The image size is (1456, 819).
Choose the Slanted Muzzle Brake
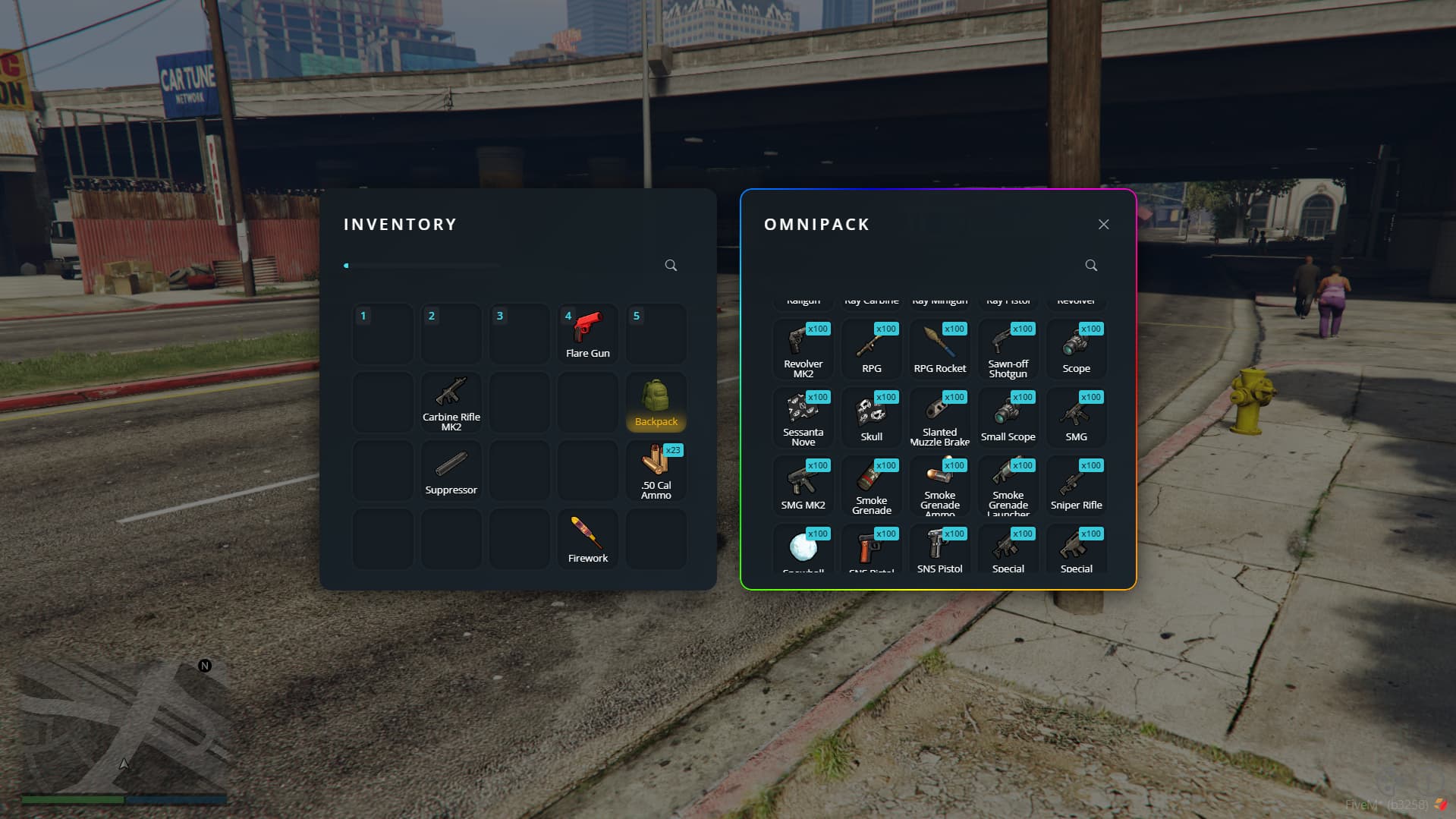coord(939,417)
